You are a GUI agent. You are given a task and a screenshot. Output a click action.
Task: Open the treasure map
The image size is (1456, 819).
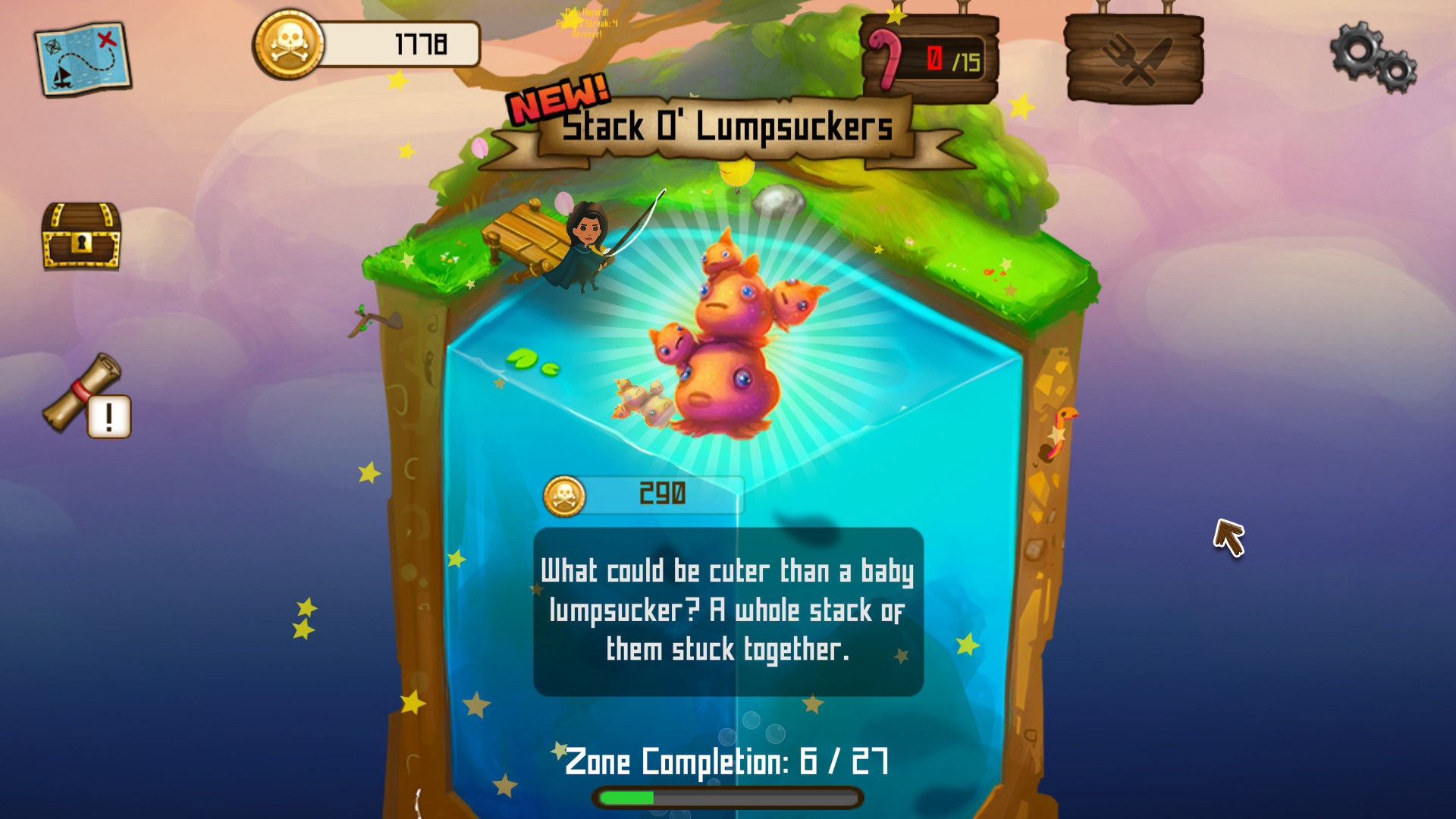[81, 58]
